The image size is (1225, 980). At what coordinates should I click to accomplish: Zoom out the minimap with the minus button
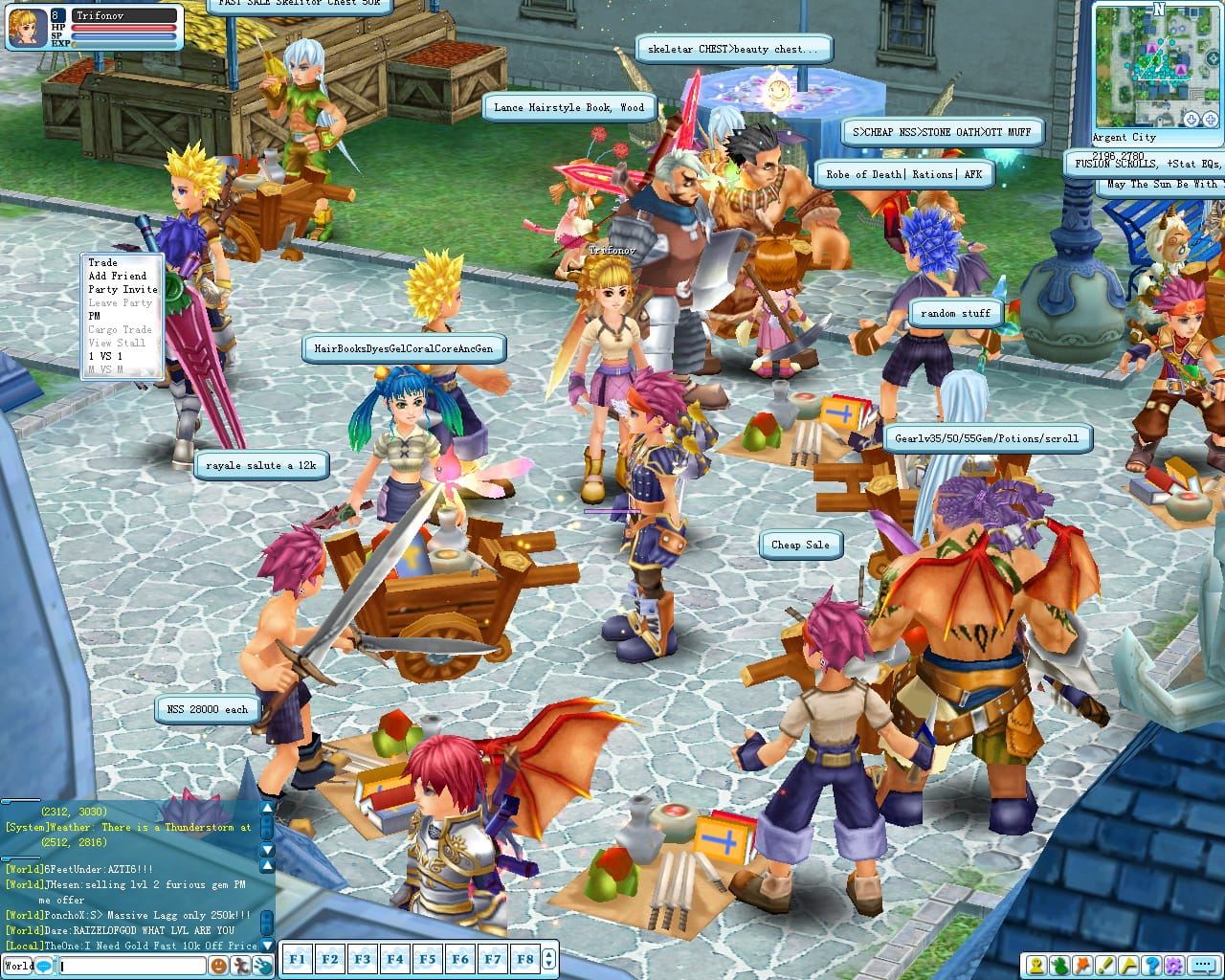(x=1190, y=120)
